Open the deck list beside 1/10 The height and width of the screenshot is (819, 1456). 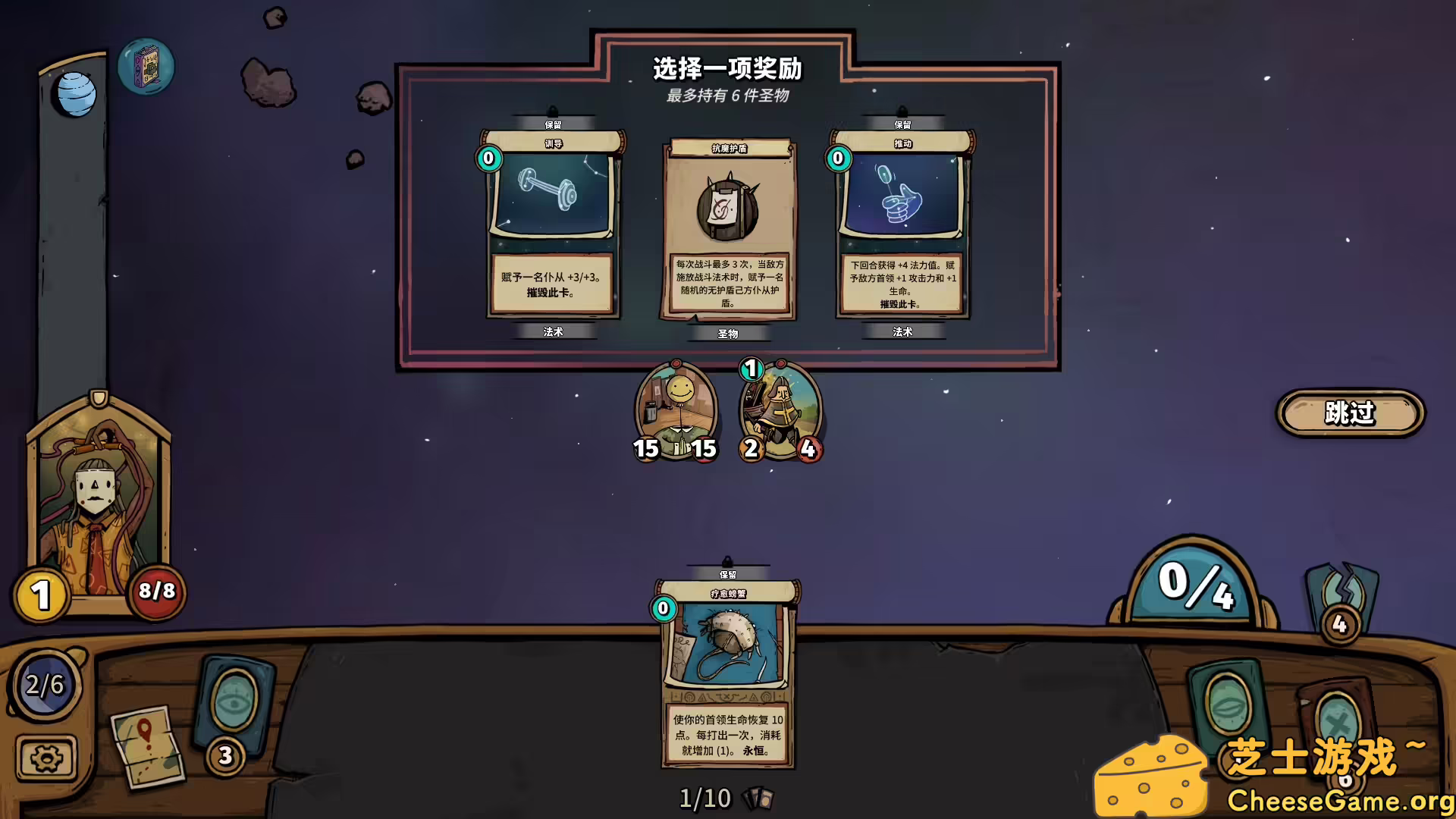click(x=758, y=799)
